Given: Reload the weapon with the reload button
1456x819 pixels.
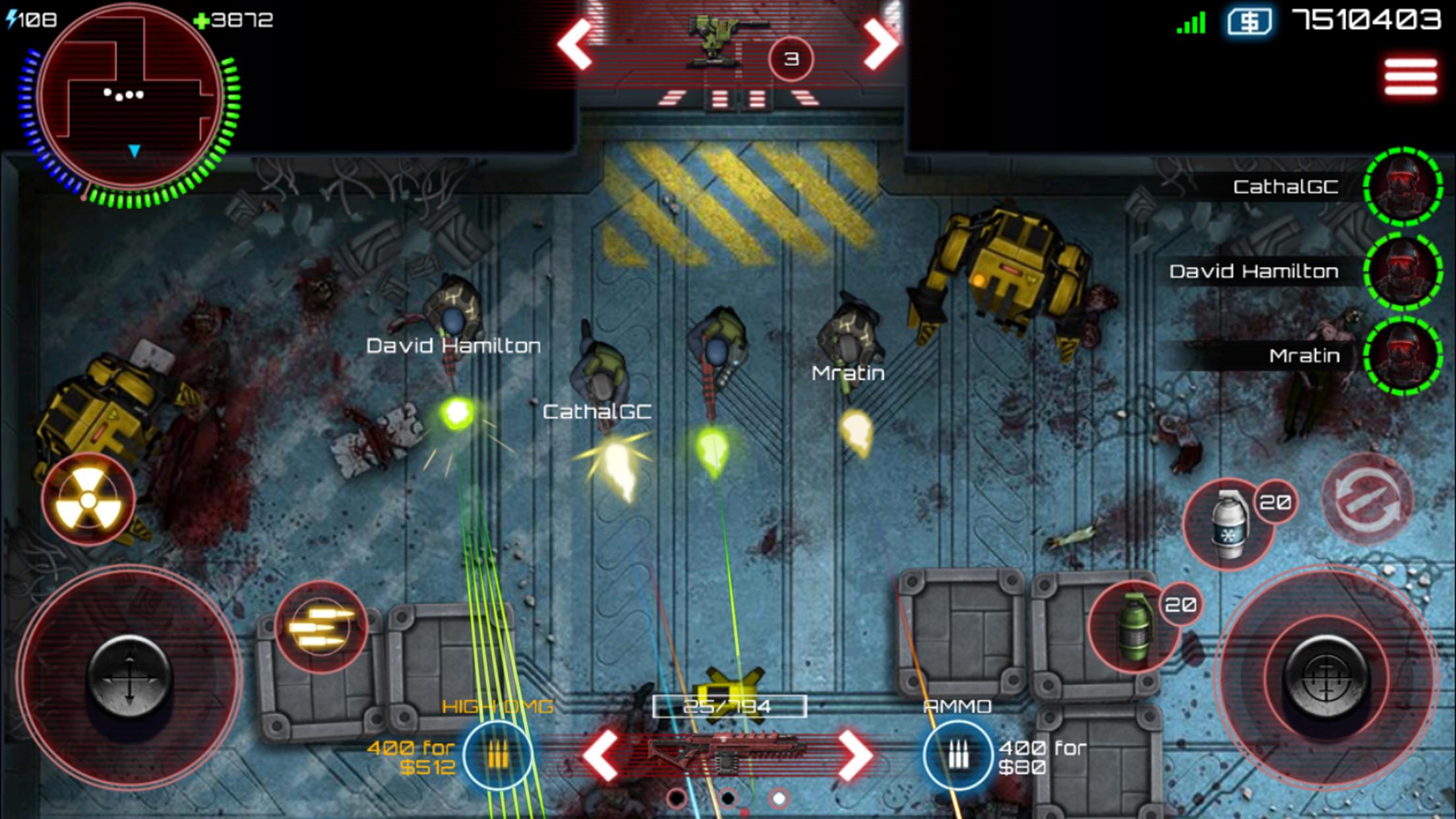Looking at the screenshot, I should 1368,499.
